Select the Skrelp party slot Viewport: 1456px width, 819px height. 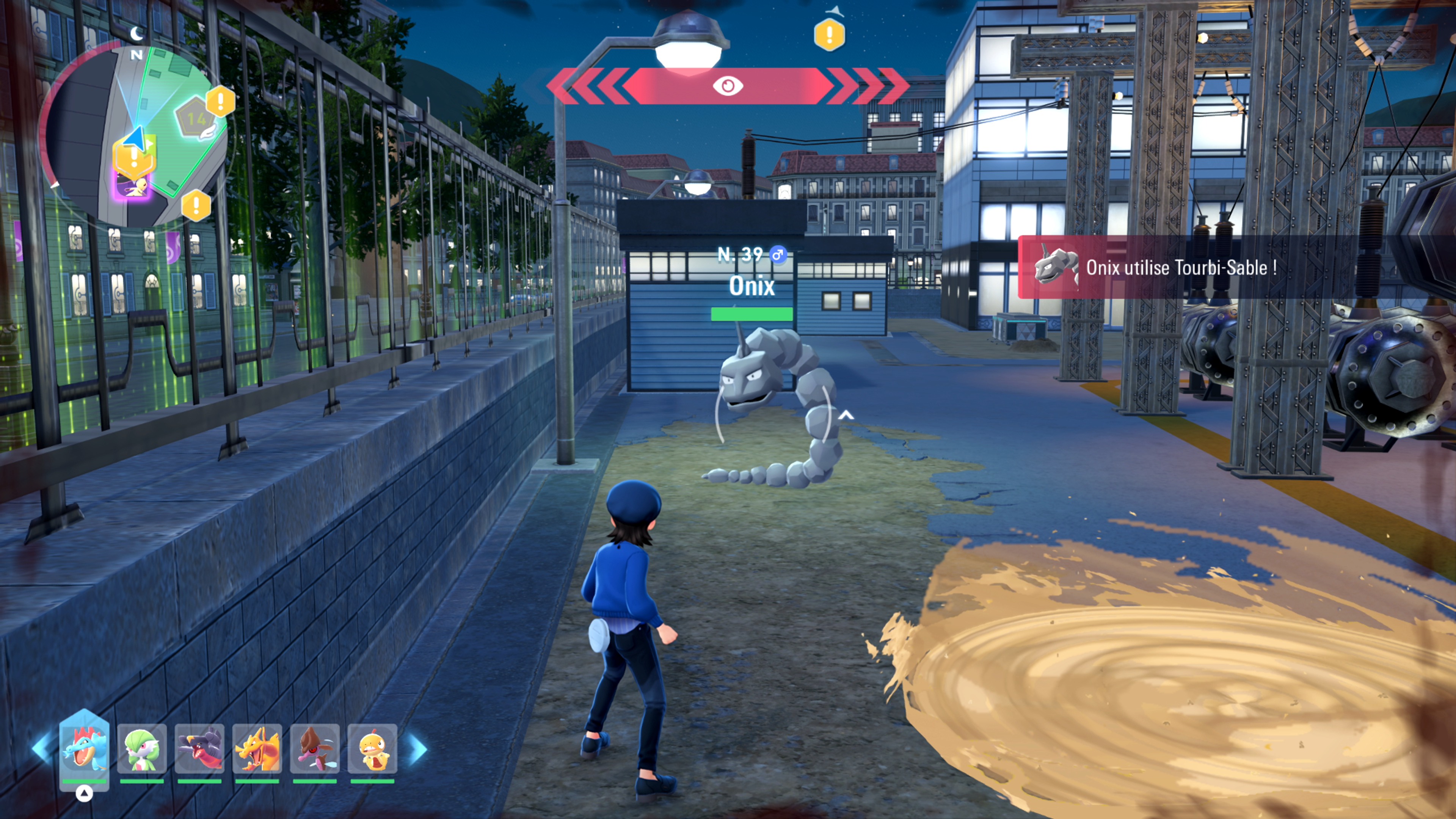[315, 749]
